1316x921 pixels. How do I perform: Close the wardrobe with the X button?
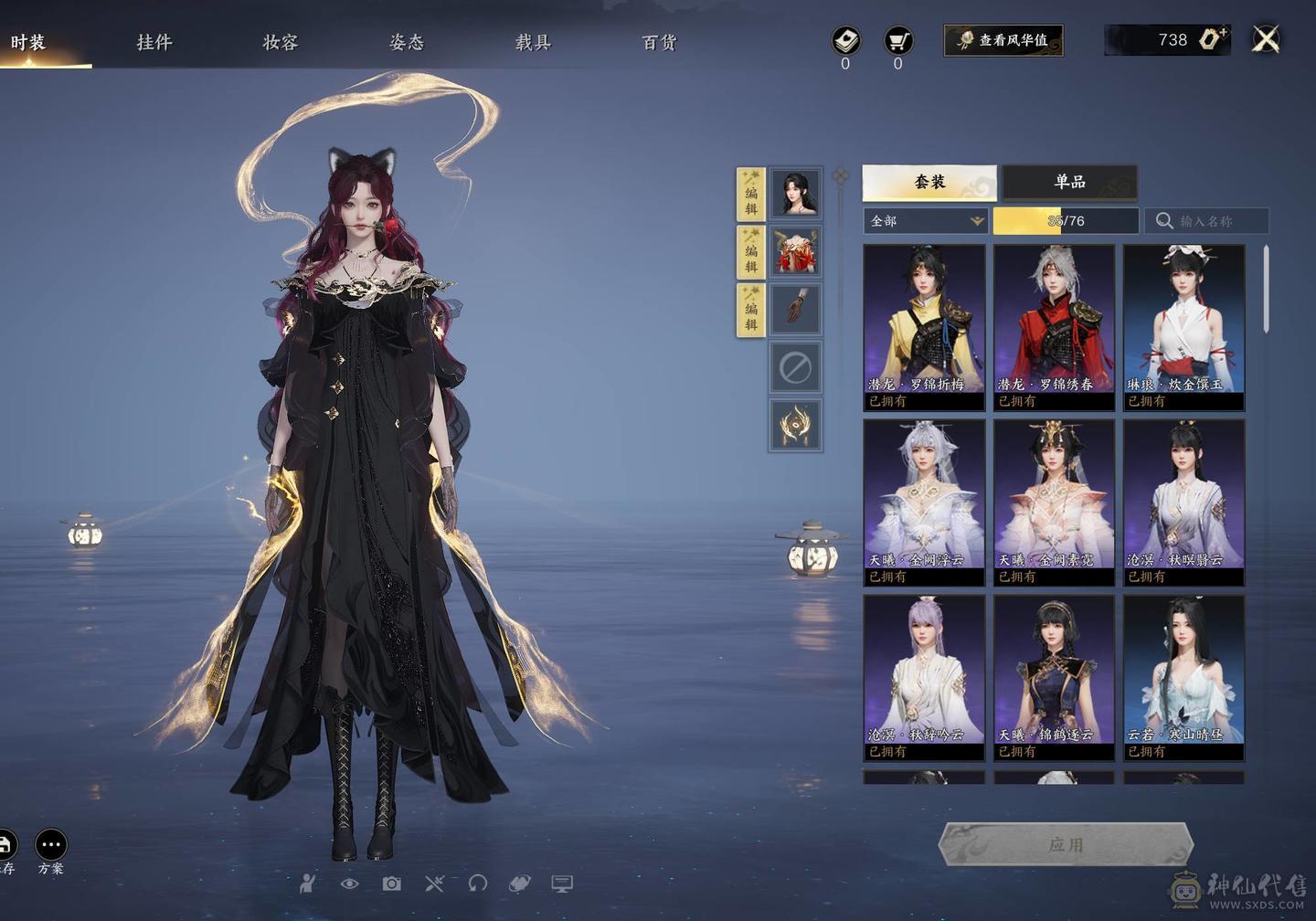(1266, 39)
